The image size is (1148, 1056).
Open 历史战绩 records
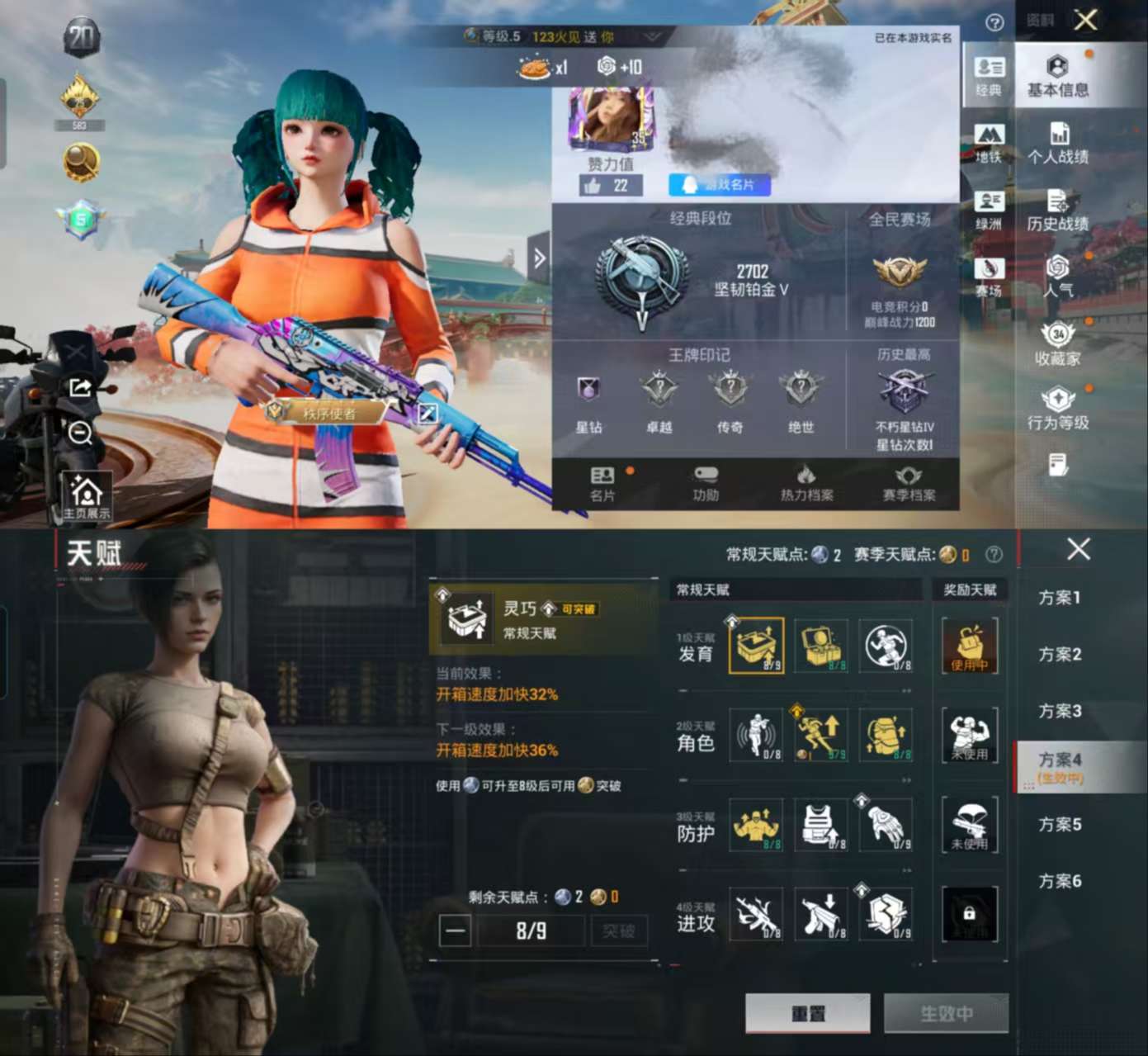(1057, 211)
